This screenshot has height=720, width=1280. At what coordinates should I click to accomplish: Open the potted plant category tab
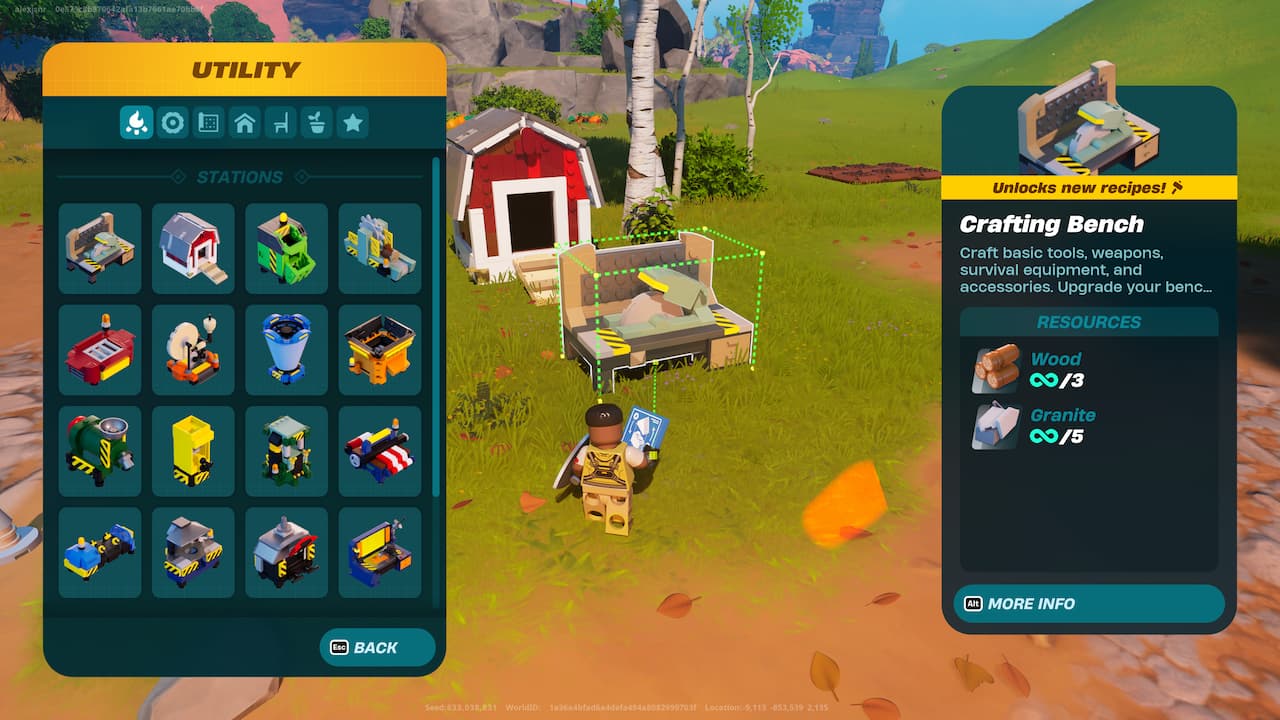tap(316, 123)
